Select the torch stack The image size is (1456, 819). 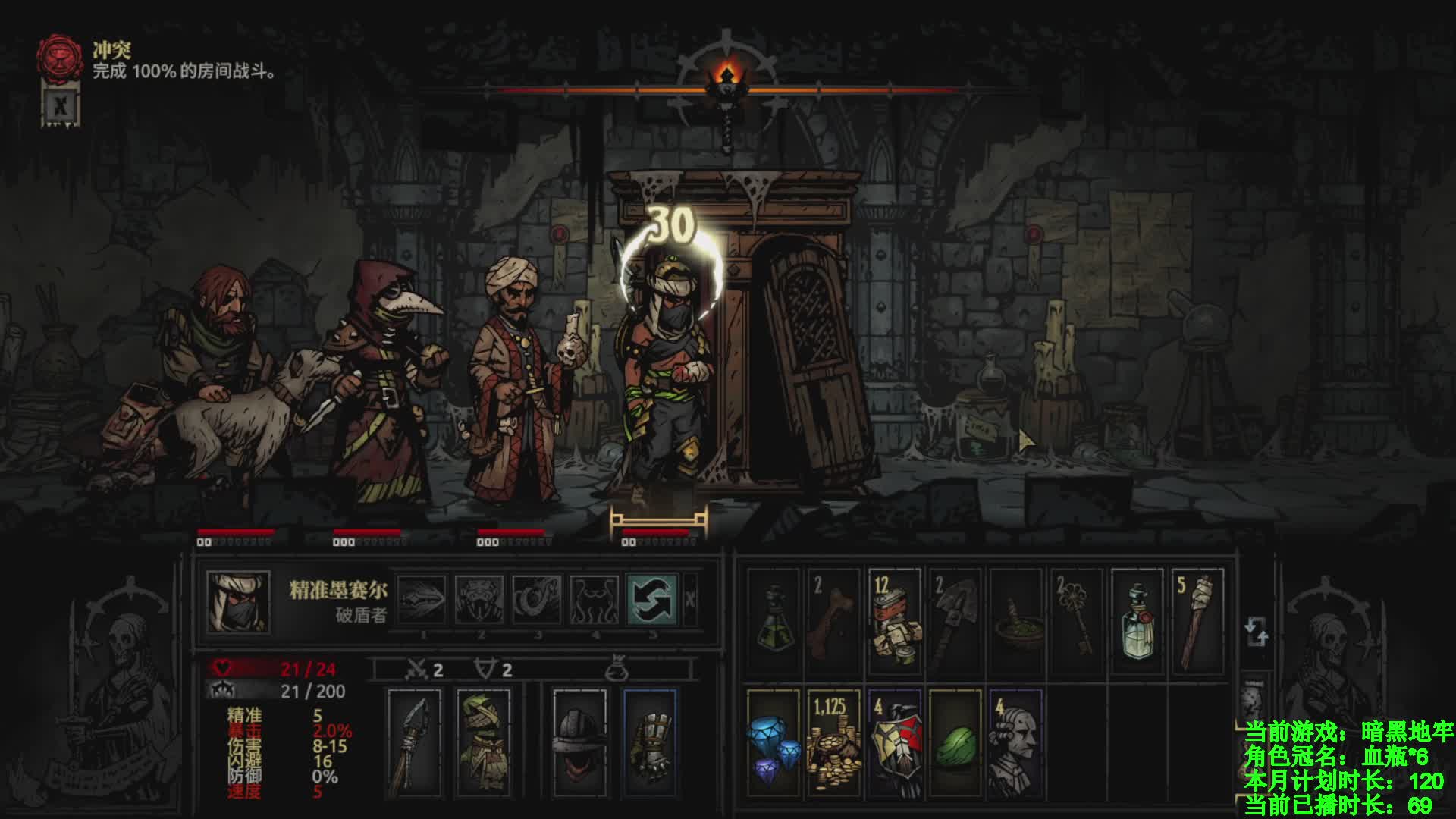[x=1197, y=622]
